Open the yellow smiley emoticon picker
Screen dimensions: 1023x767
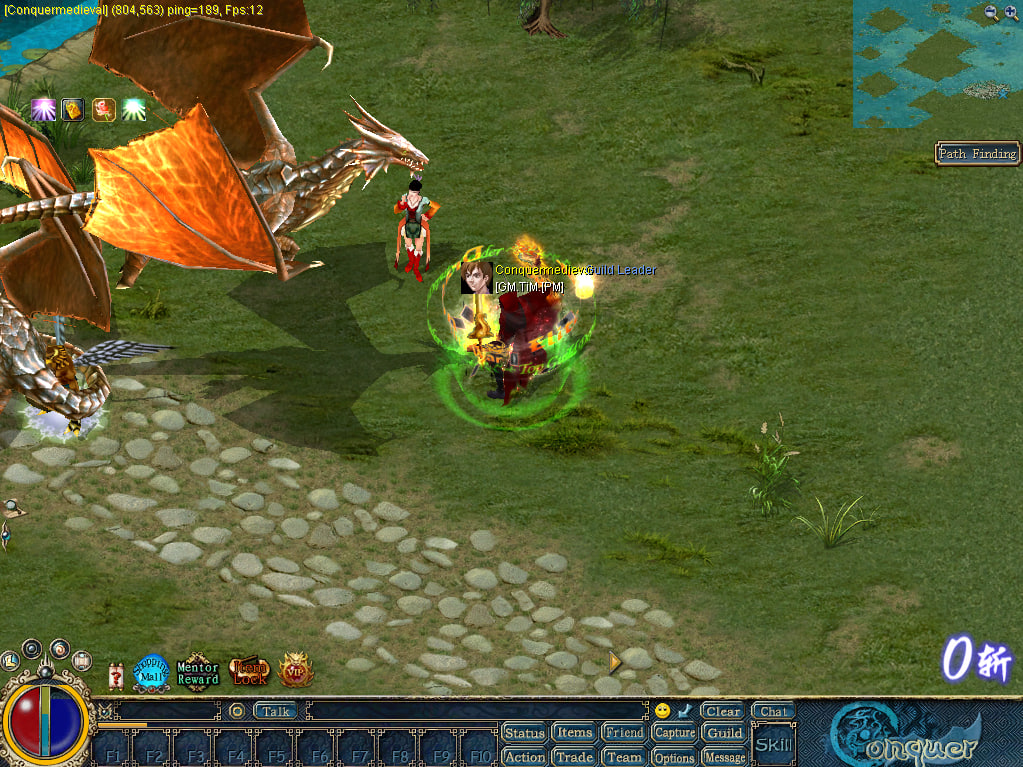click(x=662, y=711)
